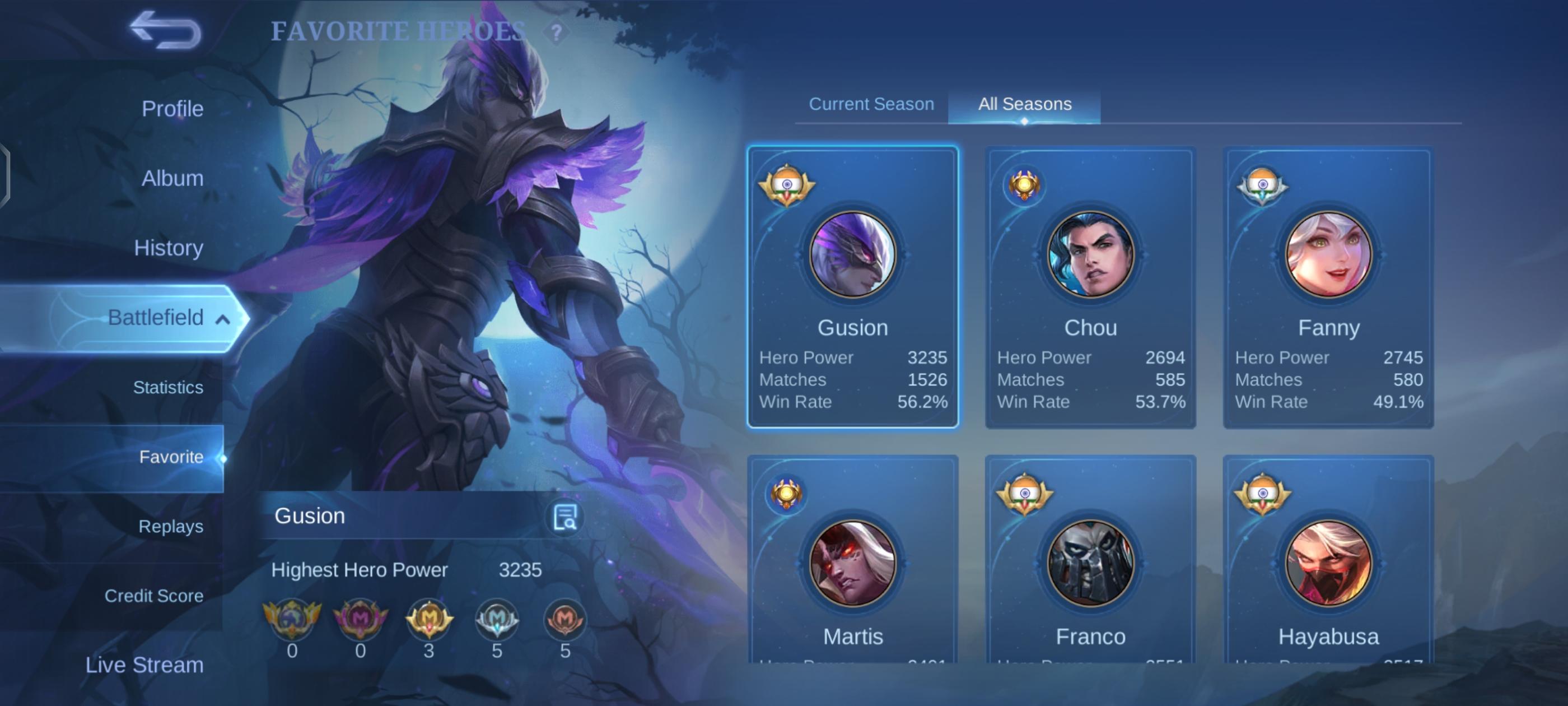Go back using the return arrow
This screenshot has height=706, width=1568.
(165, 30)
